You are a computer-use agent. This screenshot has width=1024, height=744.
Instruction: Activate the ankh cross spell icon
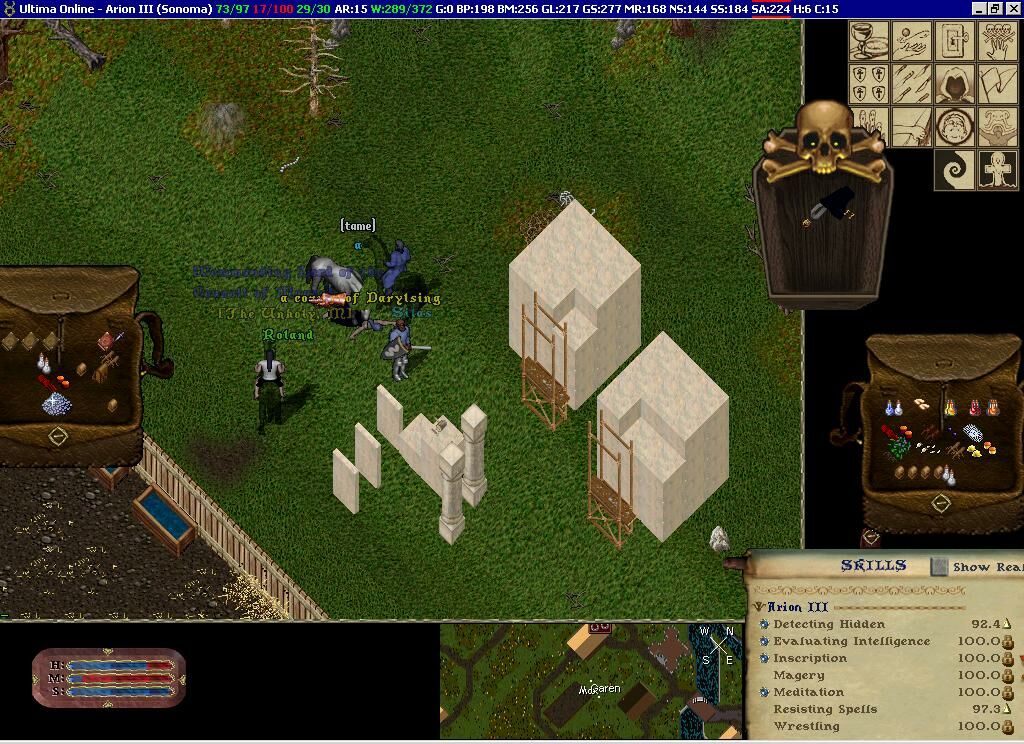click(x=999, y=170)
